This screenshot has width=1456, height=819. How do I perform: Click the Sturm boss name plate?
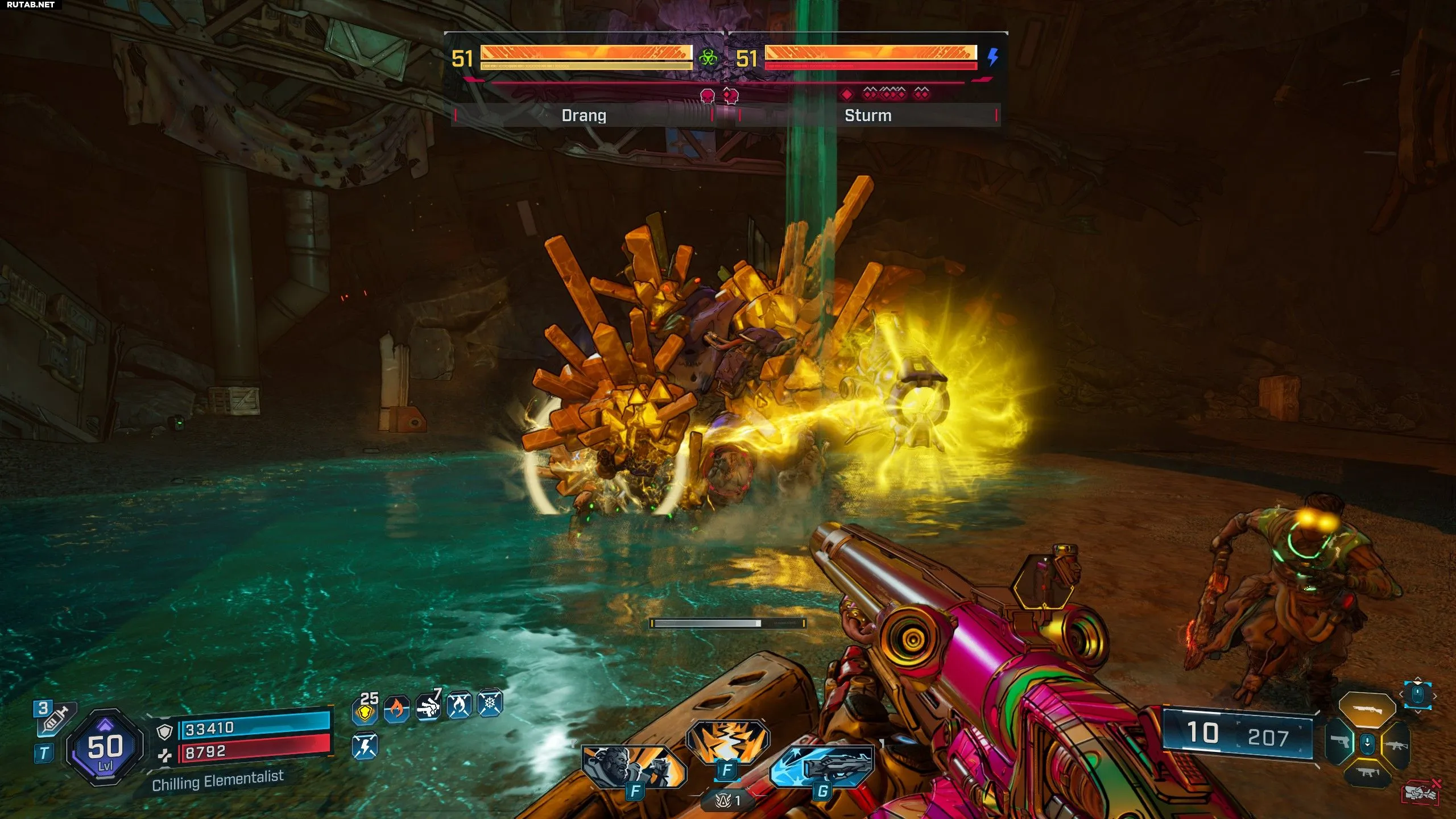(868, 115)
